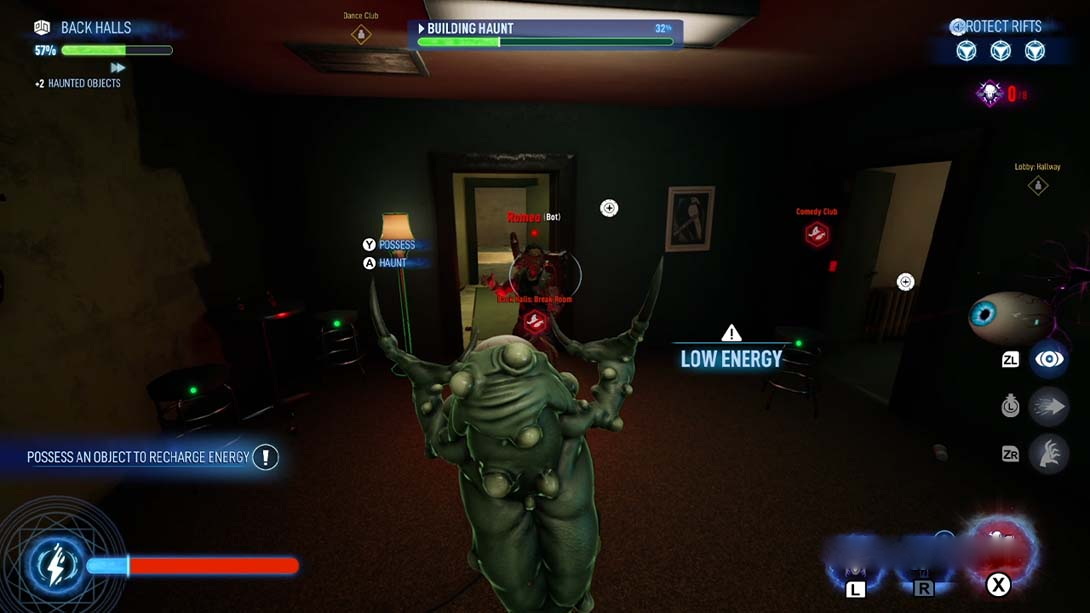Activate the eye vision ability icon
The height and width of the screenshot is (613, 1090).
(1049, 359)
